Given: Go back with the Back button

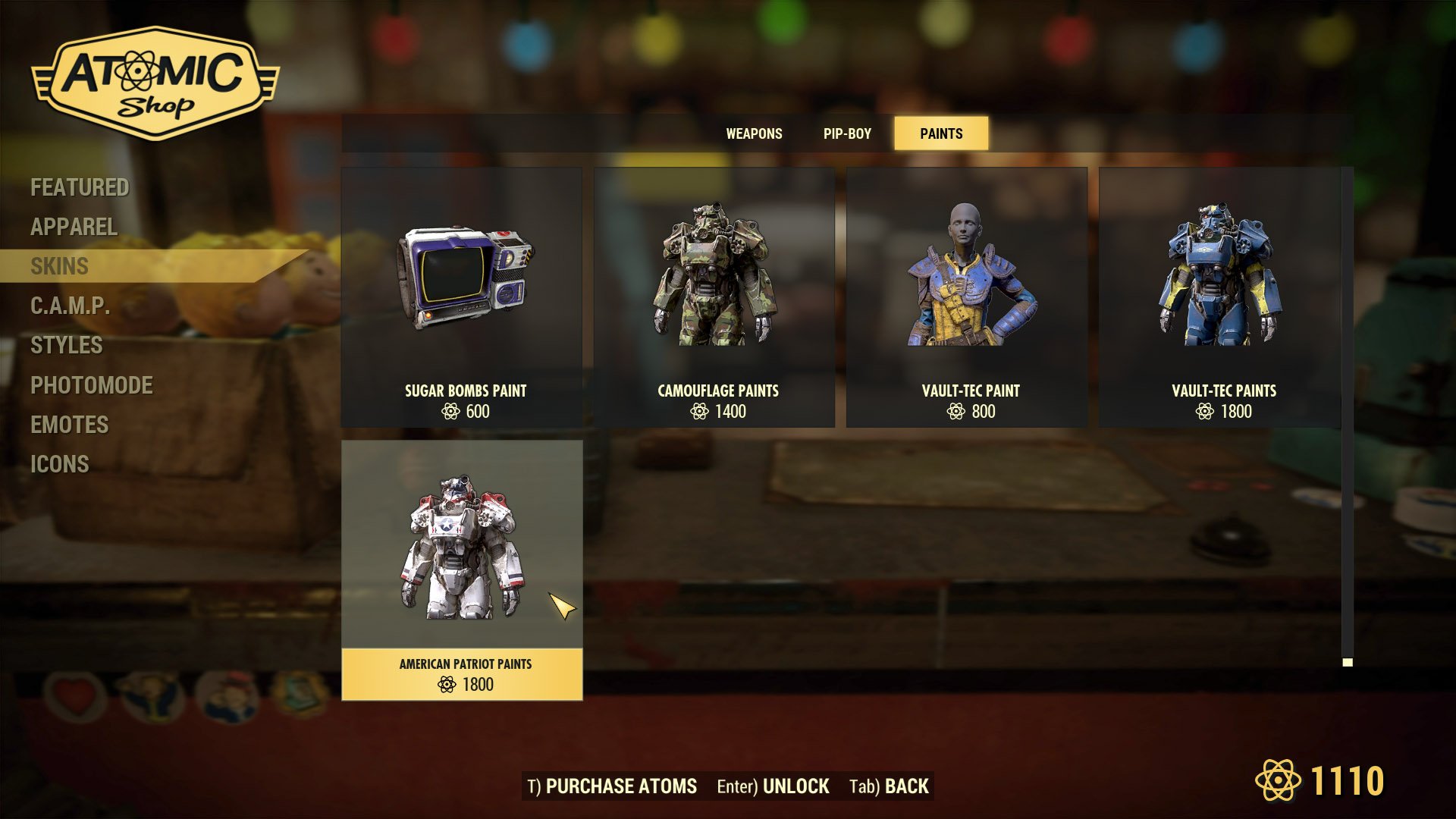Looking at the screenshot, I should (889, 786).
